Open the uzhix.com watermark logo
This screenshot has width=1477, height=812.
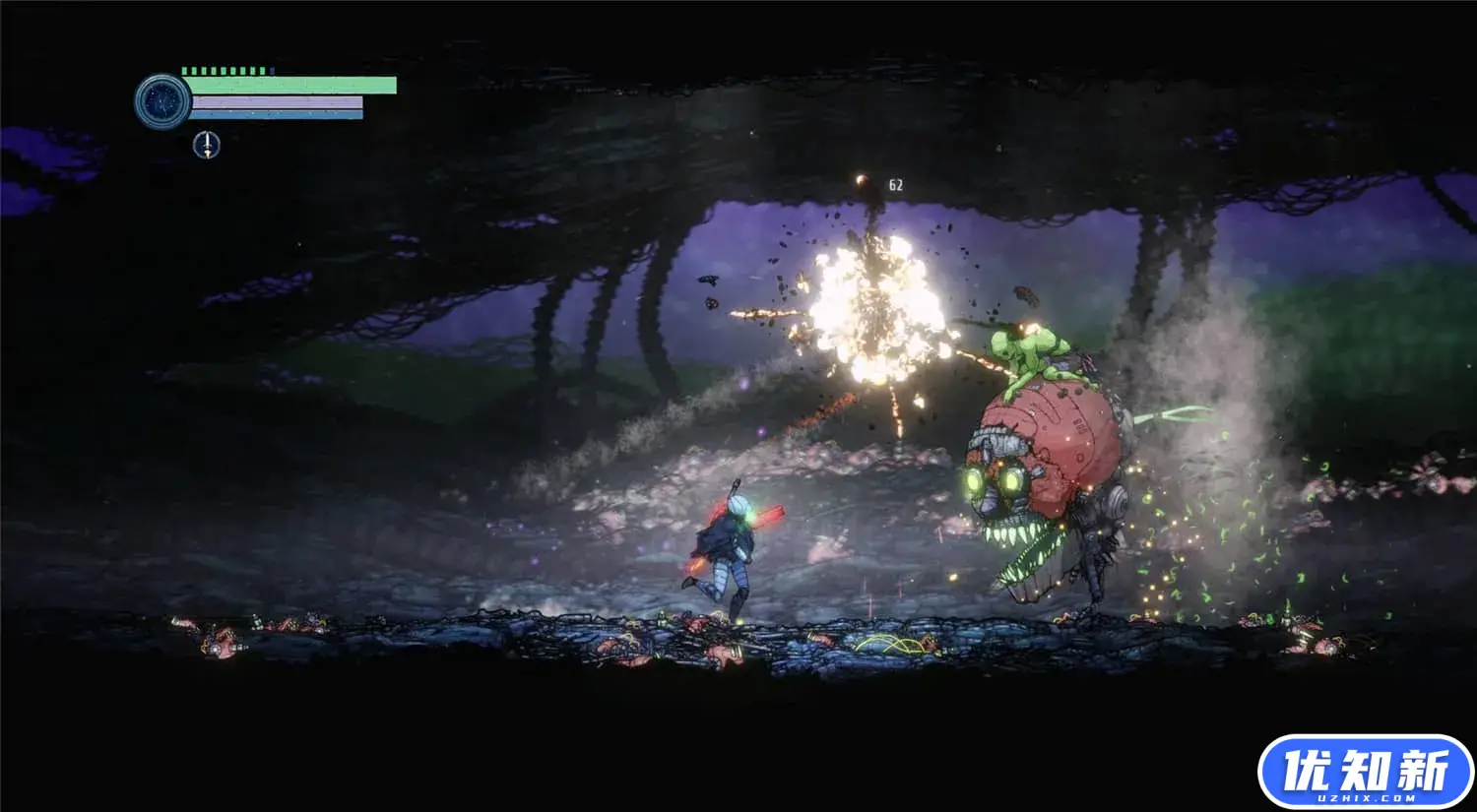1365,771
